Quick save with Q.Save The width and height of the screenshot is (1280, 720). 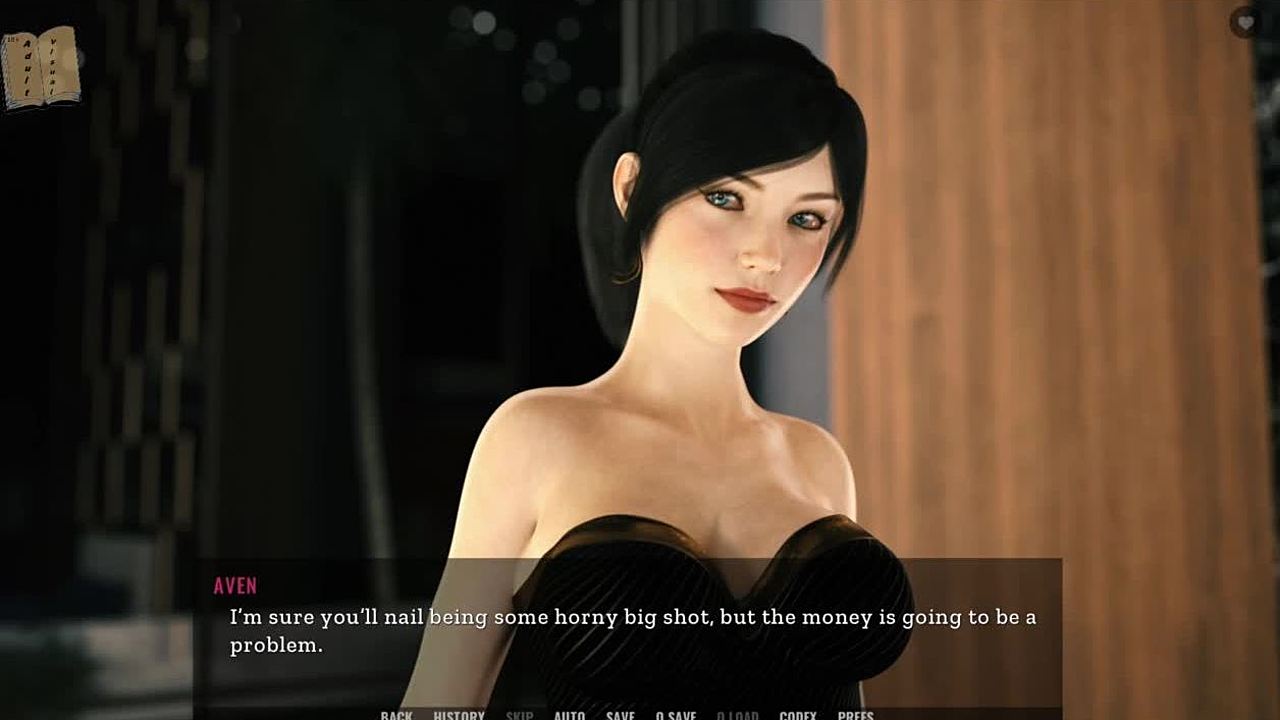[x=676, y=715]
